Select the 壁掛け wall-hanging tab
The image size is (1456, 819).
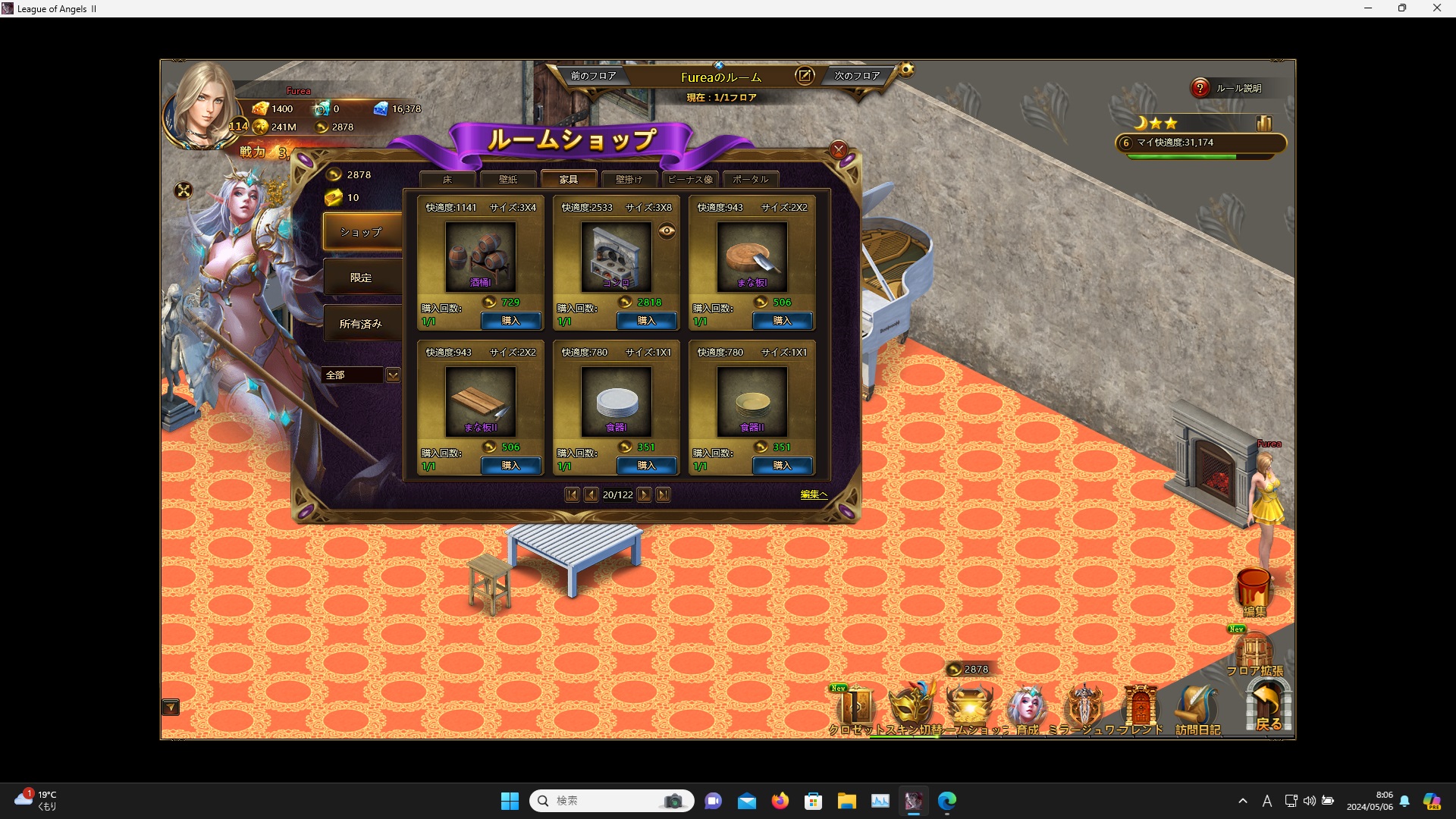(x=629, y=180)
